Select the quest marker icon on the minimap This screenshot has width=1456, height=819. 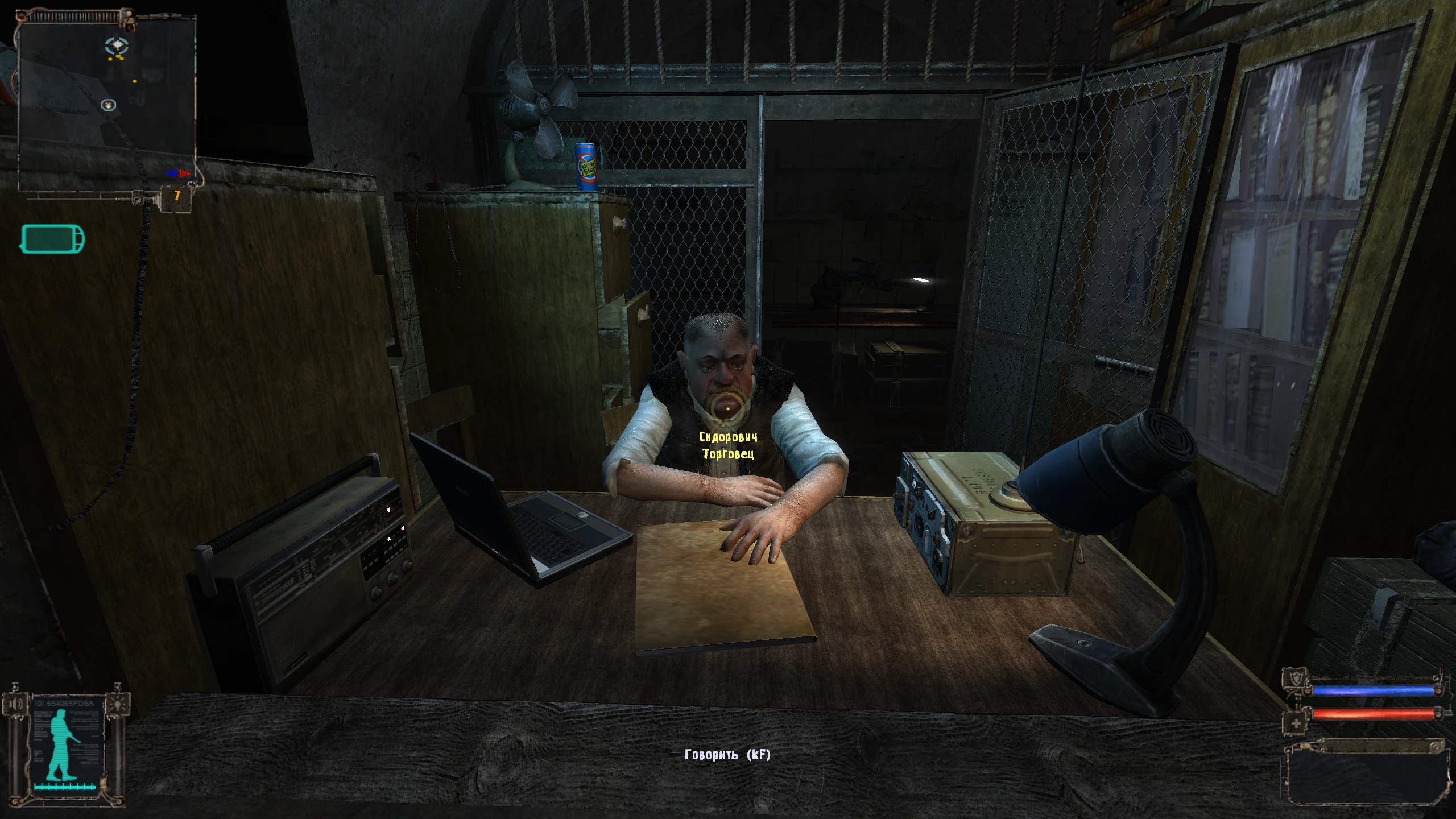point(108,105)
